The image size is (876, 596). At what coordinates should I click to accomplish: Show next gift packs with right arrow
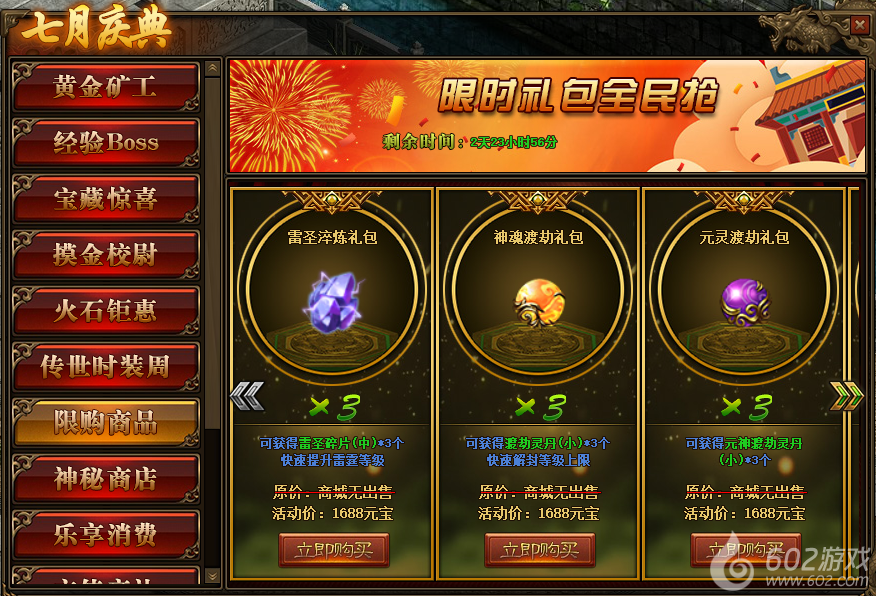(845, 397)
